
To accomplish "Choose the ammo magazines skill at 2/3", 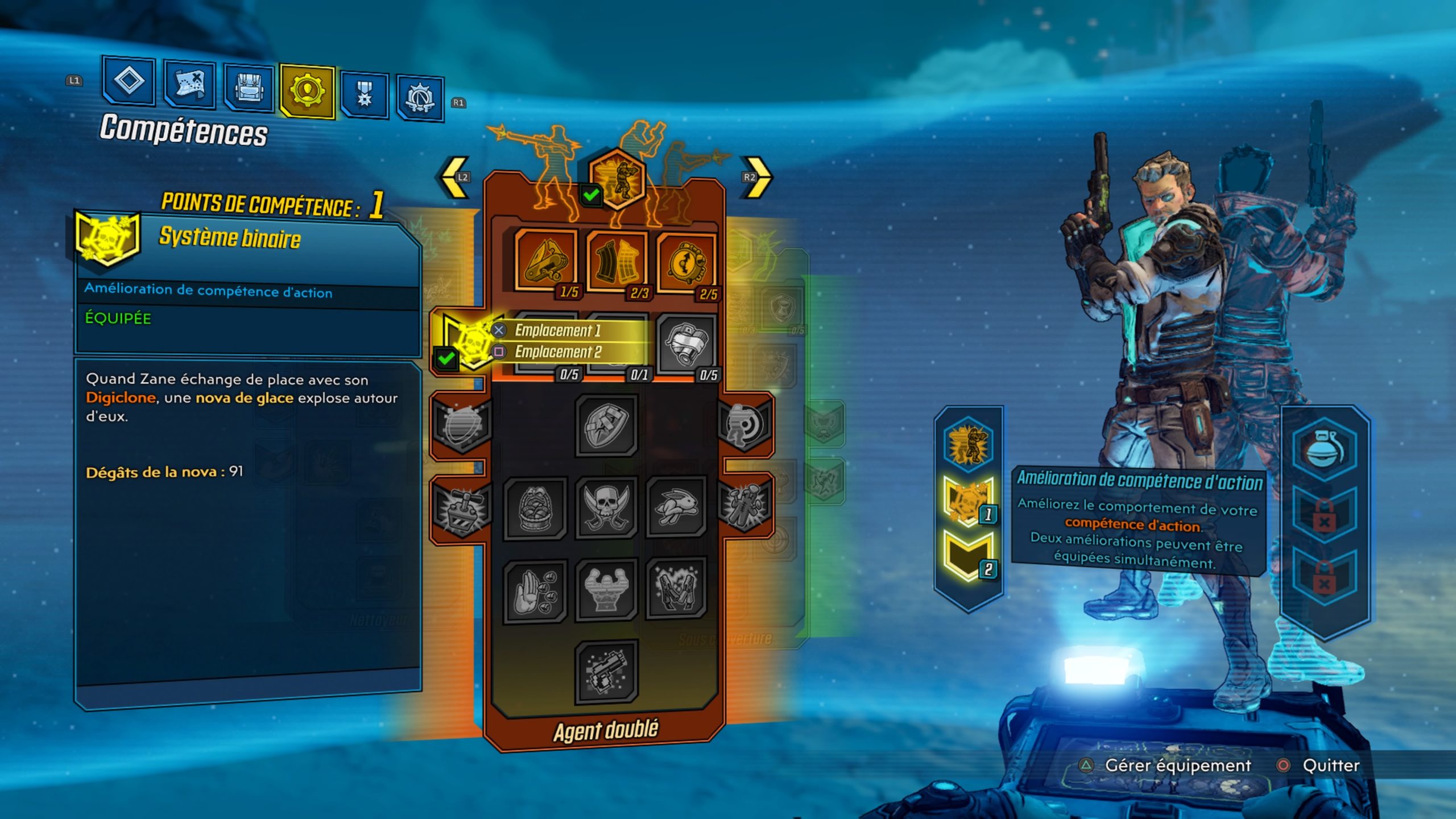I will click(617, 263).
